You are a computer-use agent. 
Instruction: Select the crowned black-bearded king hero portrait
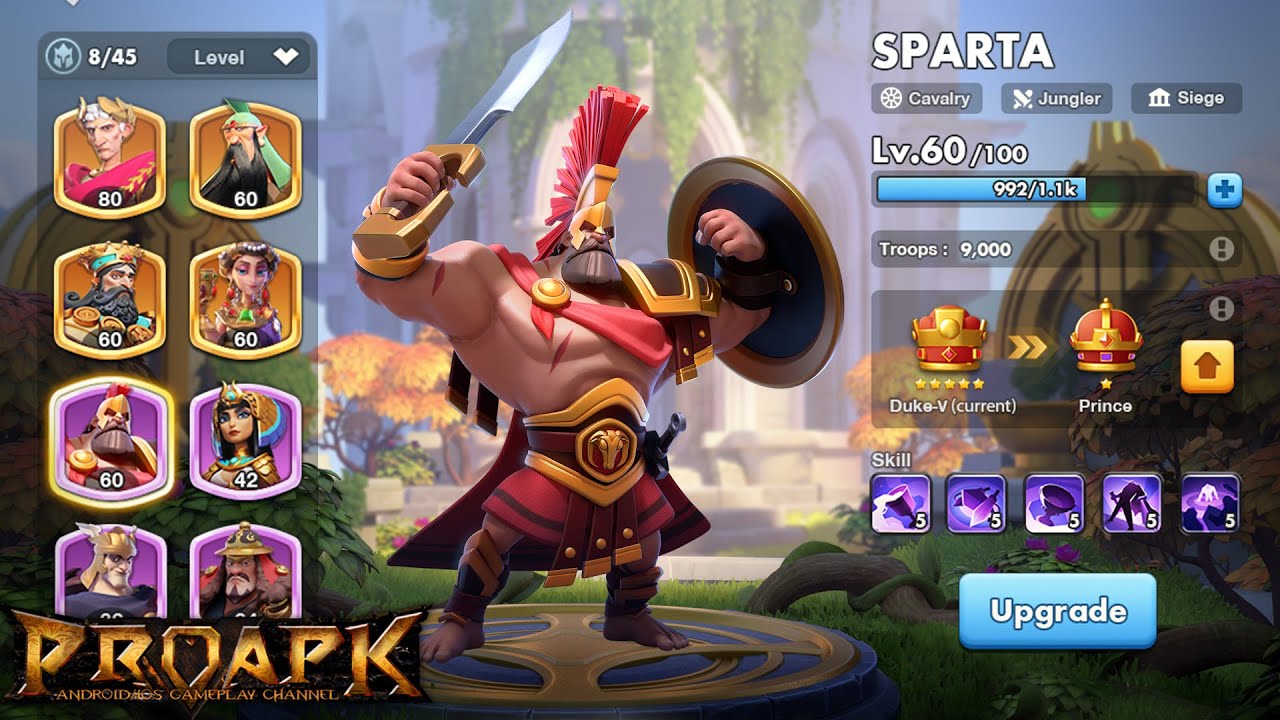pos(109,300)
